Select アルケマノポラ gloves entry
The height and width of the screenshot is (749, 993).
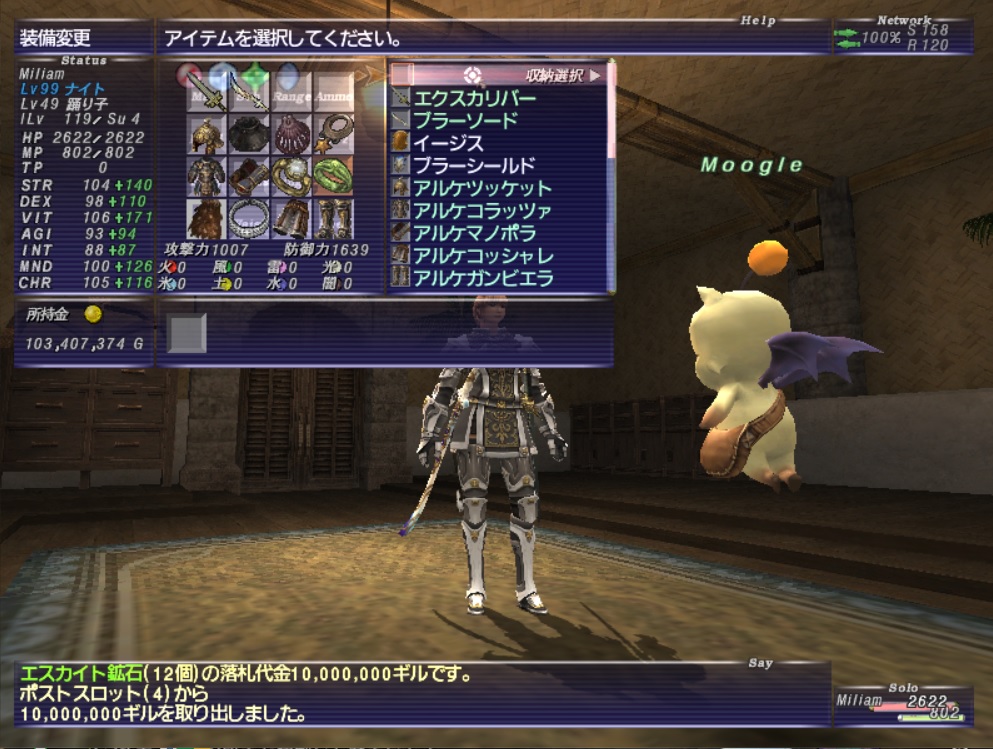(x=476, y=233)
